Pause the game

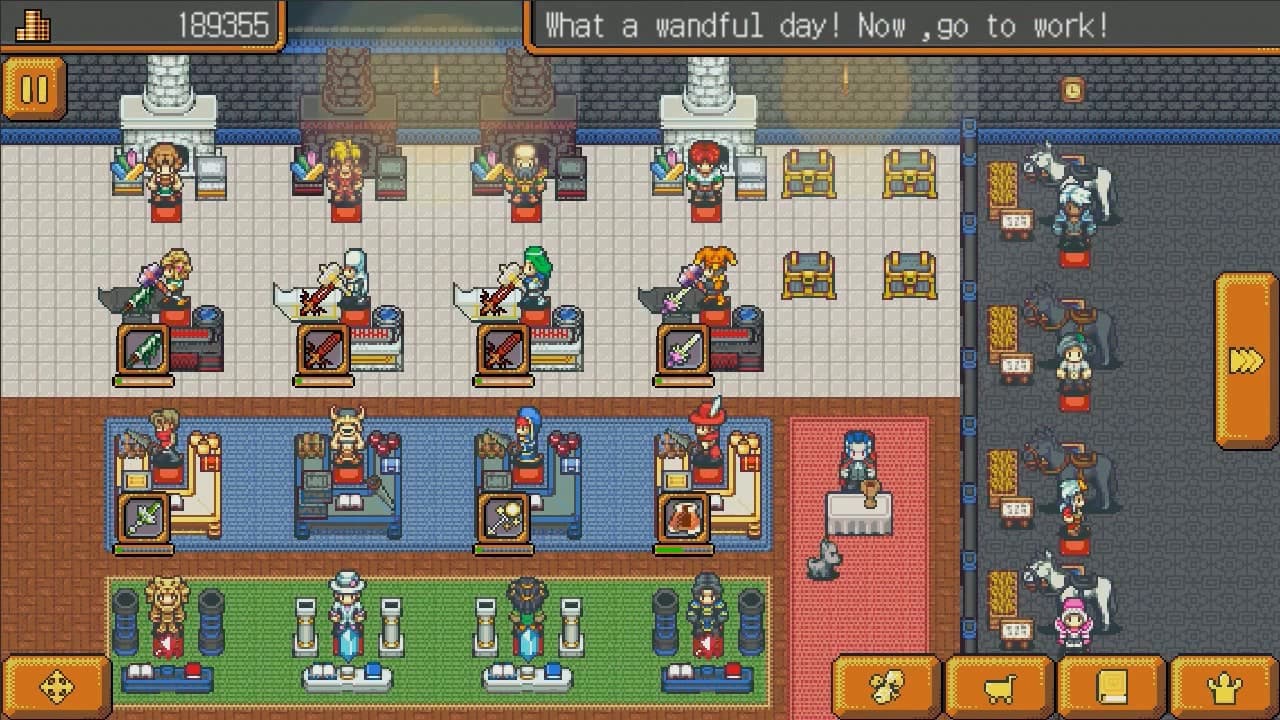tap(34, 88)
